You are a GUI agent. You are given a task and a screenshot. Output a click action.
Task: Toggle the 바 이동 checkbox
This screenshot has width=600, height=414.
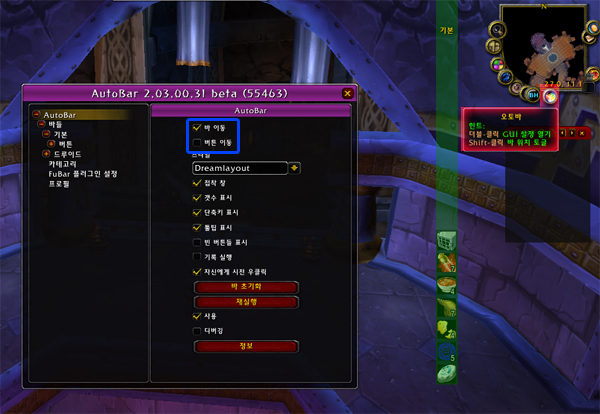click(x=196, y=128)
